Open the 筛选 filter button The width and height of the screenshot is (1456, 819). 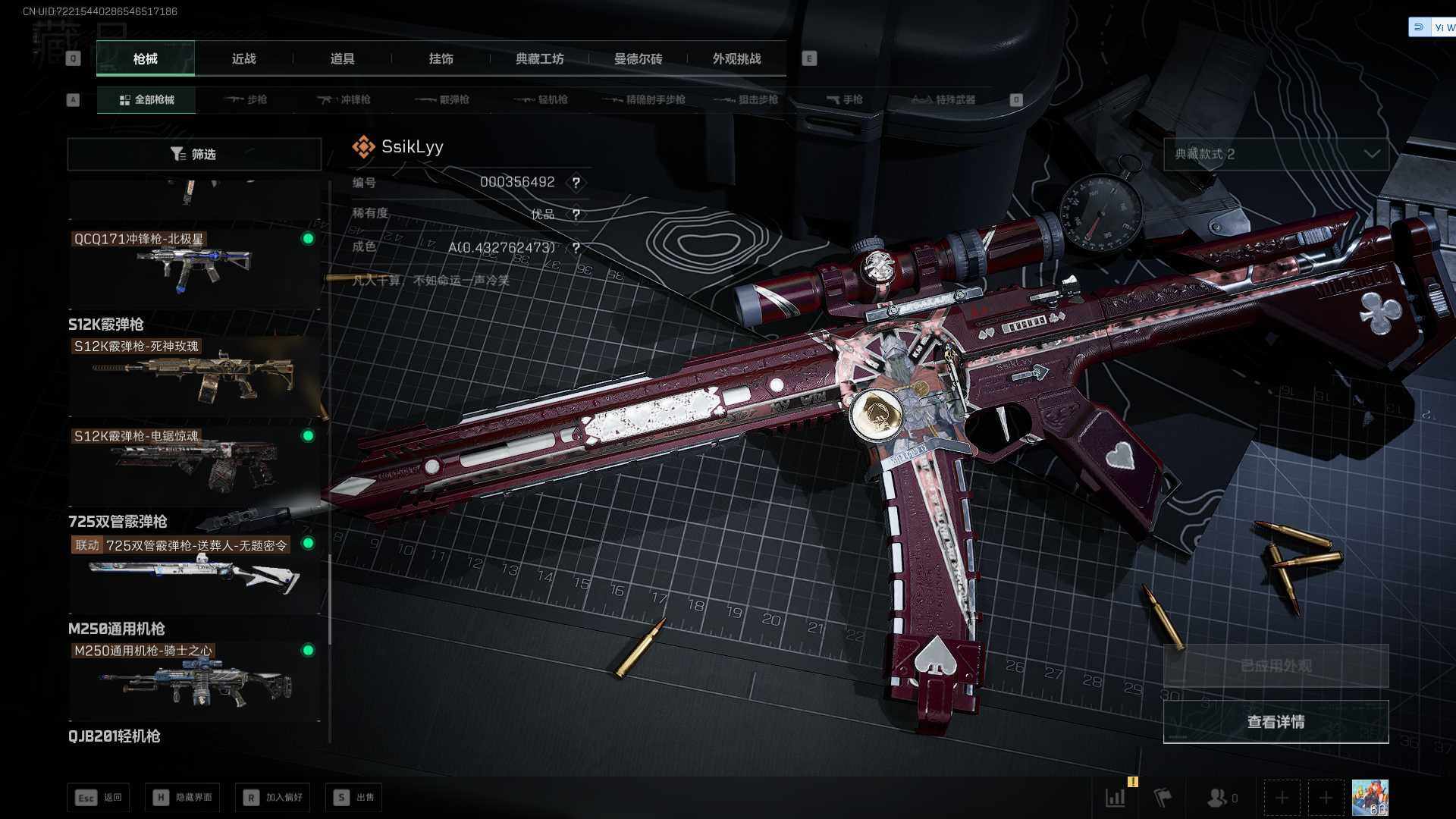pos(194,154)
